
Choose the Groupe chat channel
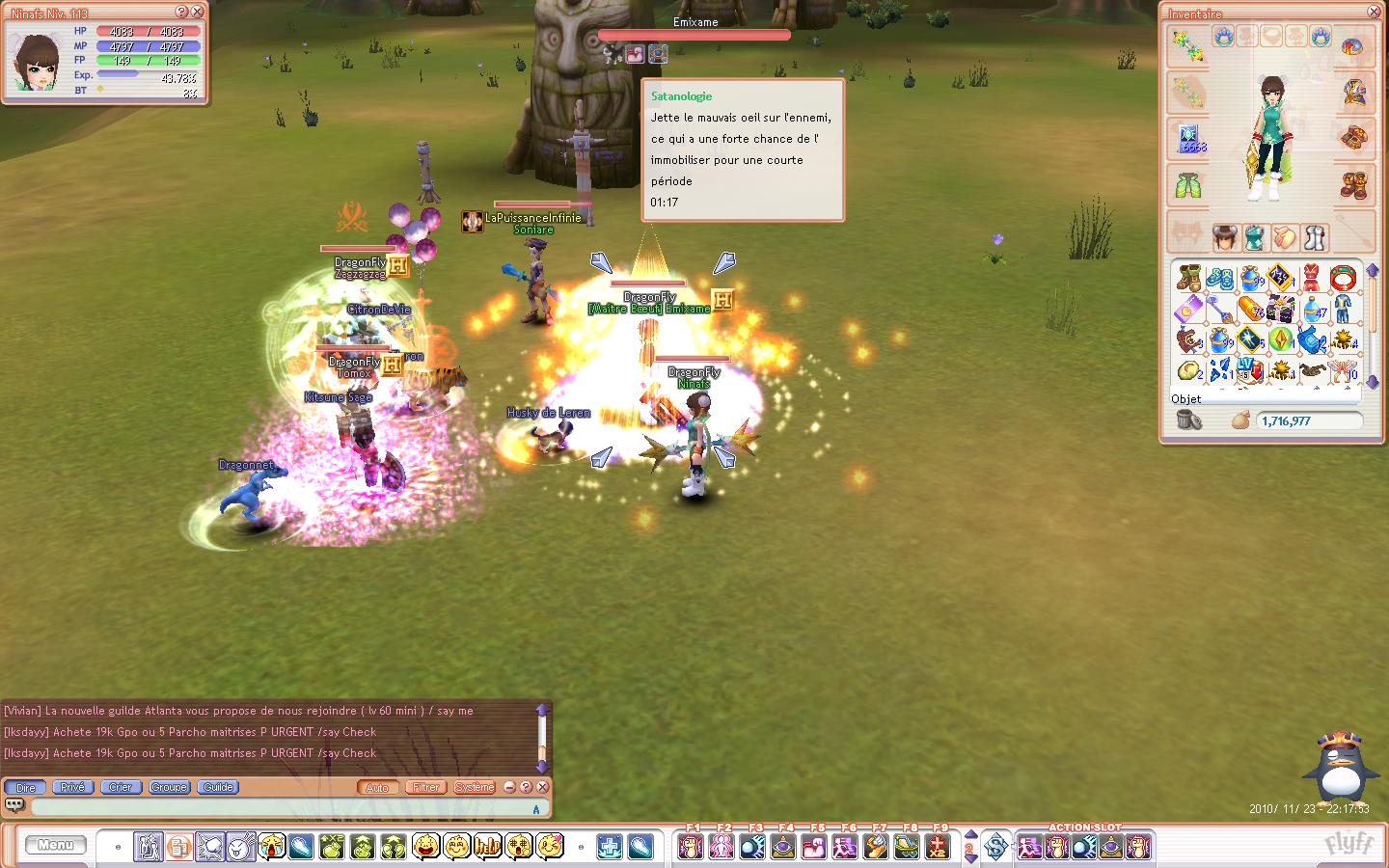pos(169,787)
